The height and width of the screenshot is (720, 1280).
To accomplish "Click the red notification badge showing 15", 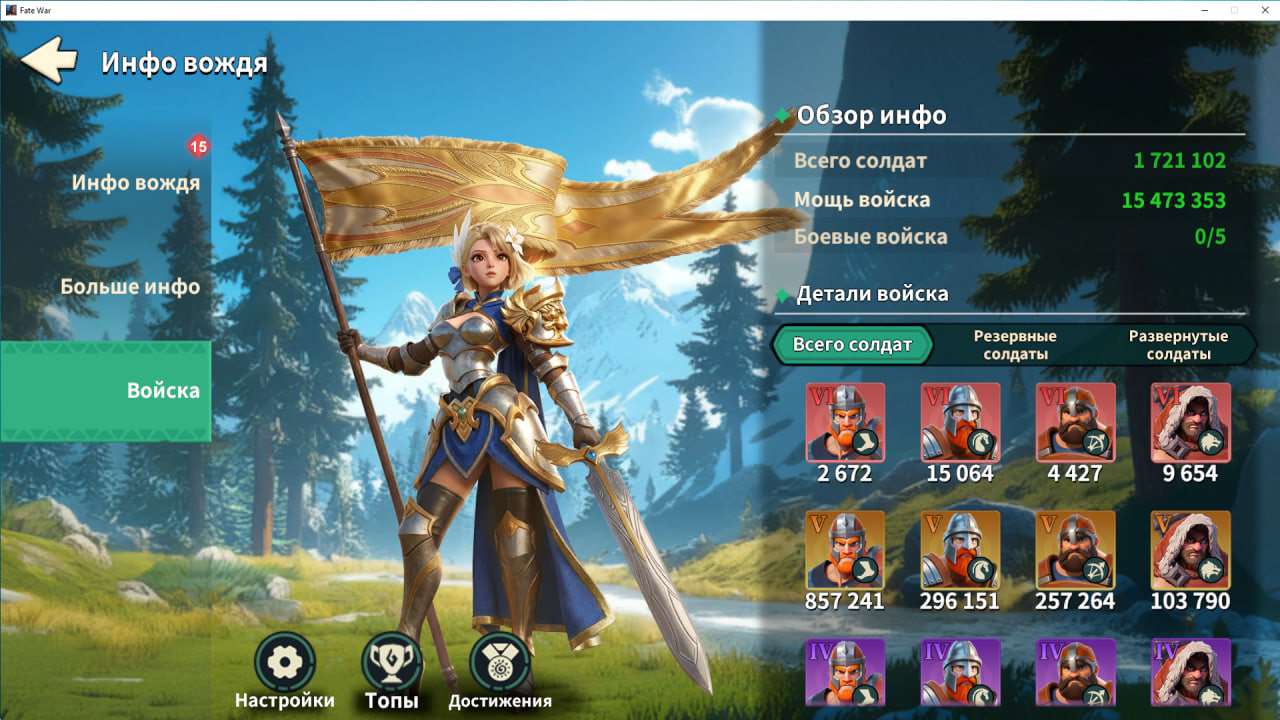I will point(198,145).
